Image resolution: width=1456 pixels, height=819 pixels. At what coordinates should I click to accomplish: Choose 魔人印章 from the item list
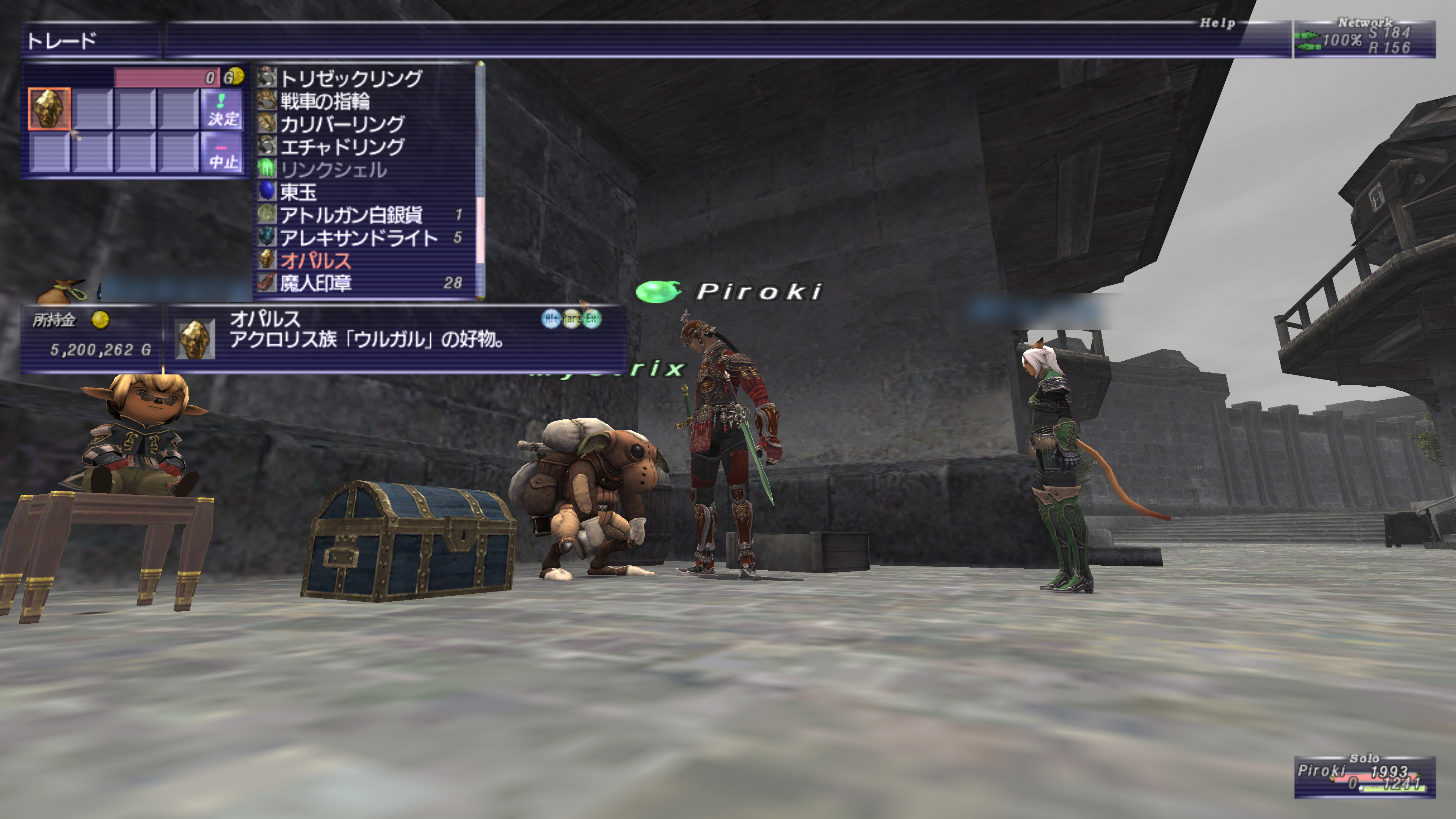click(x=315, y=282)
